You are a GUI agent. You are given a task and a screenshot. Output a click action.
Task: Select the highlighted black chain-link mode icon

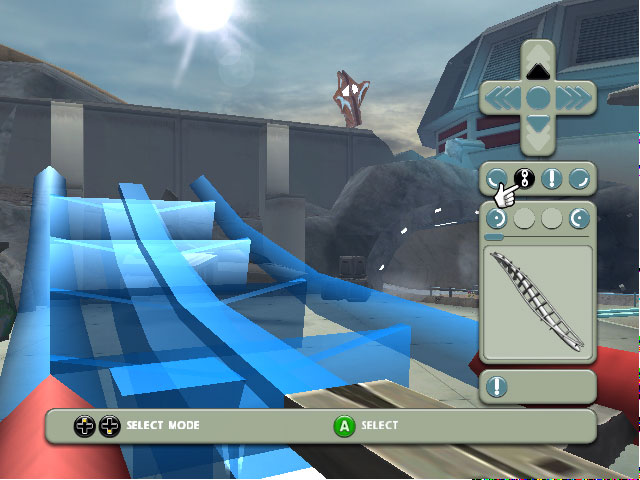(522, 179)
